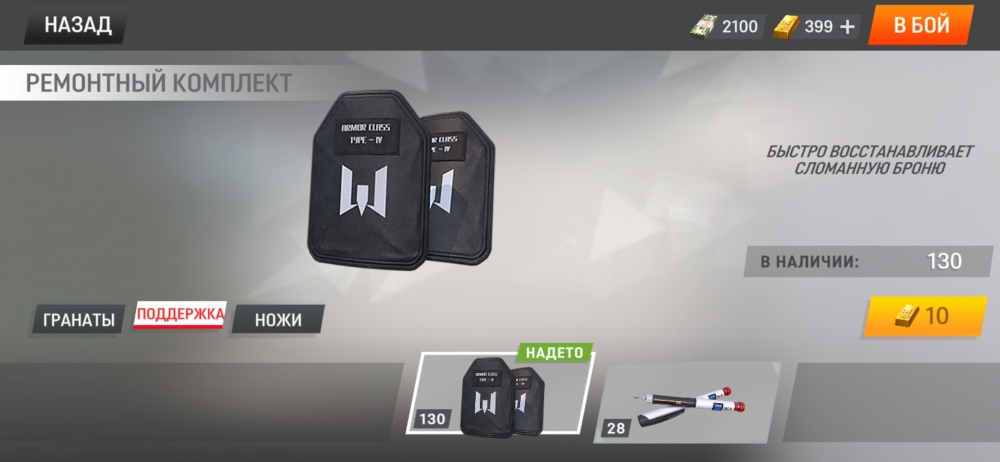Viewport: 1000px width, 462px height.
Task: Open the НОЖИ tab
Action: tap(277, 320)
